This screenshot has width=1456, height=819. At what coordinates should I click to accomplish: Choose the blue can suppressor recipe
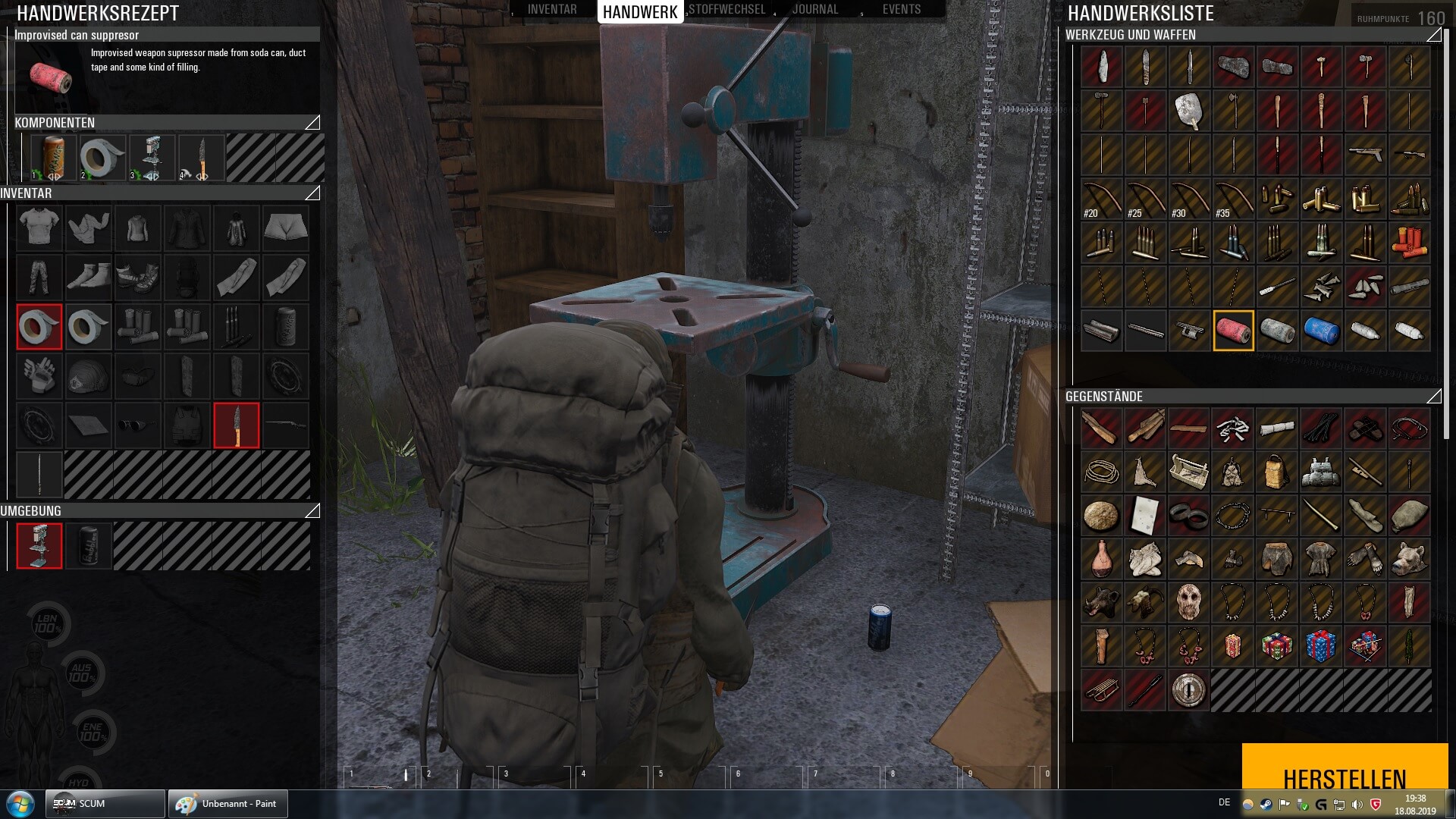click(x=1321, y=331)
